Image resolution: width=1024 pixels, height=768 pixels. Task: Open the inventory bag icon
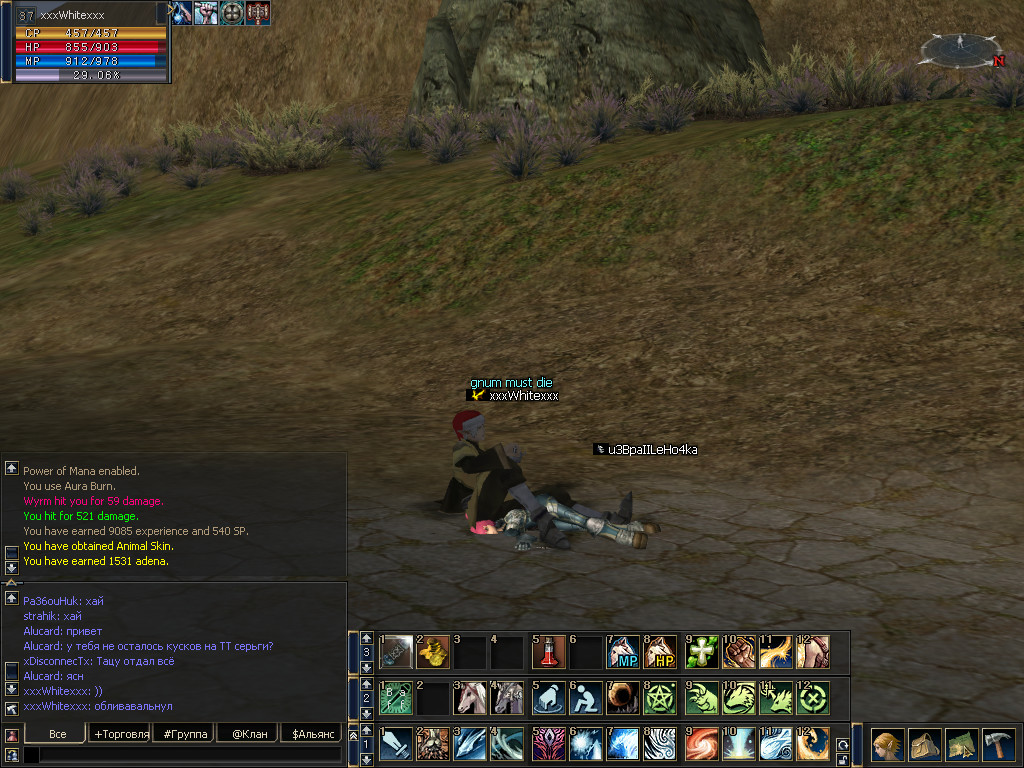click(x=923, y=745)
